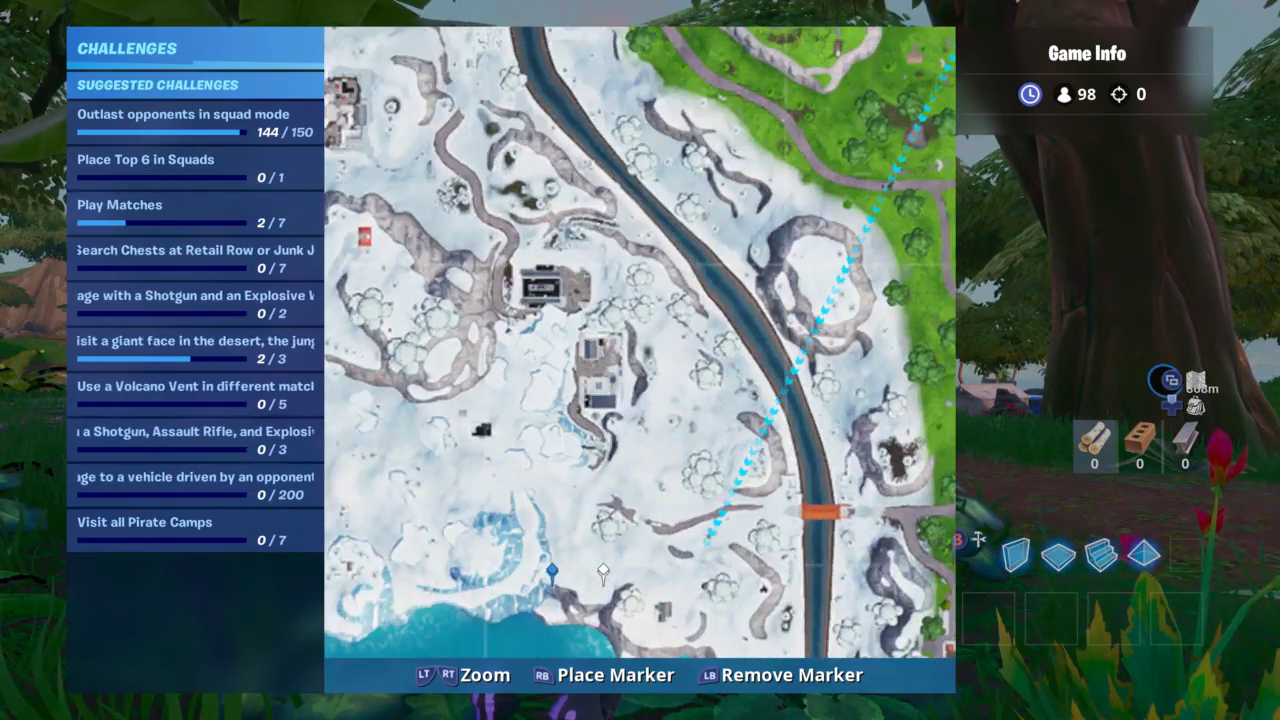Open the giant face visit challenge
This screenshot has height=720, width=1280.
point(195,349)
